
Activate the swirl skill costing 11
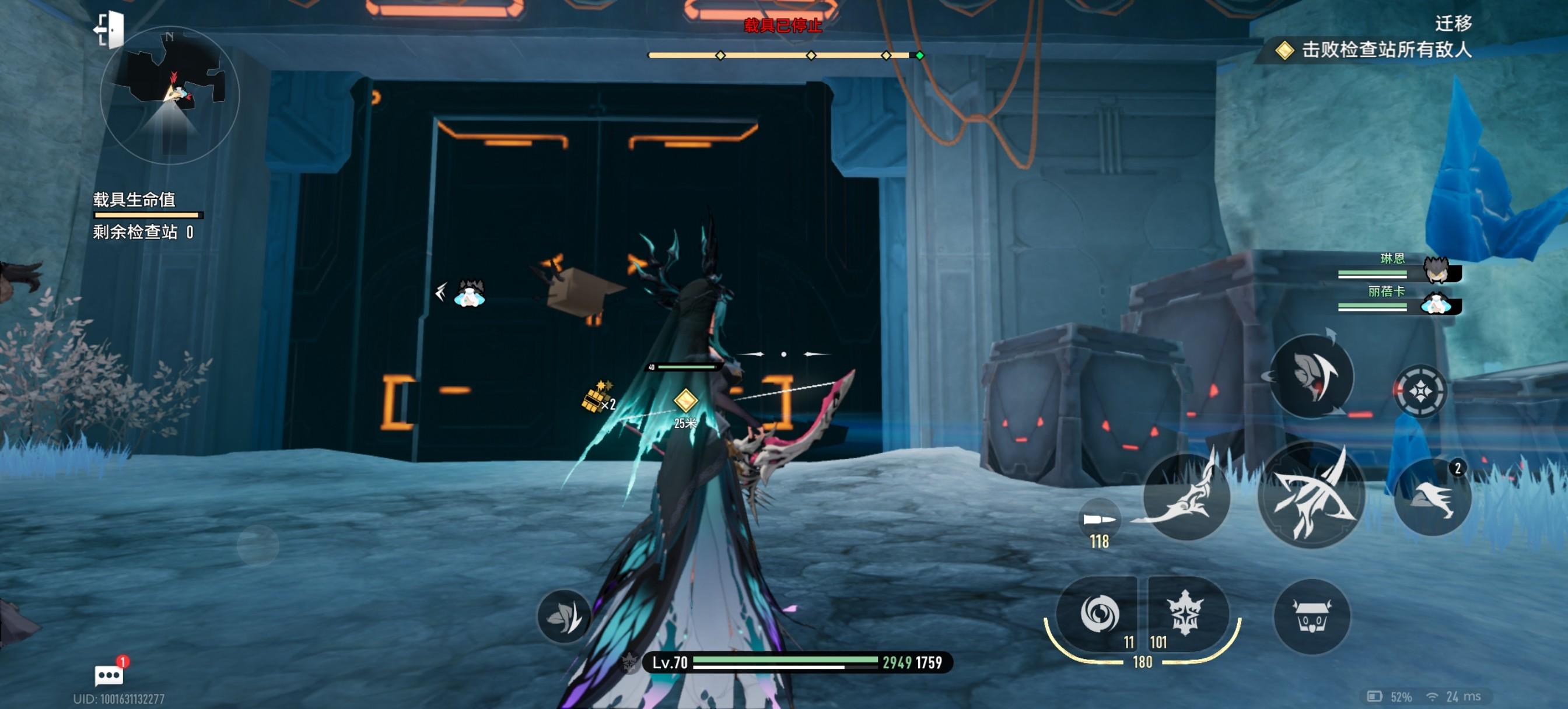[x=1098, y=613]
